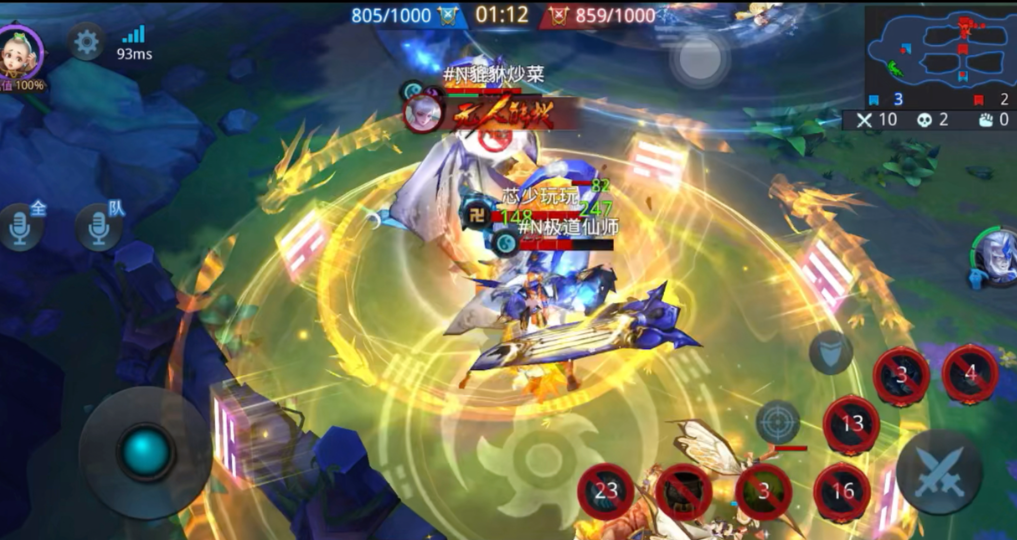This screenshot has width=1017, height=540.
Task: Tap the shield icon button
Action: [x=831, y=352]
